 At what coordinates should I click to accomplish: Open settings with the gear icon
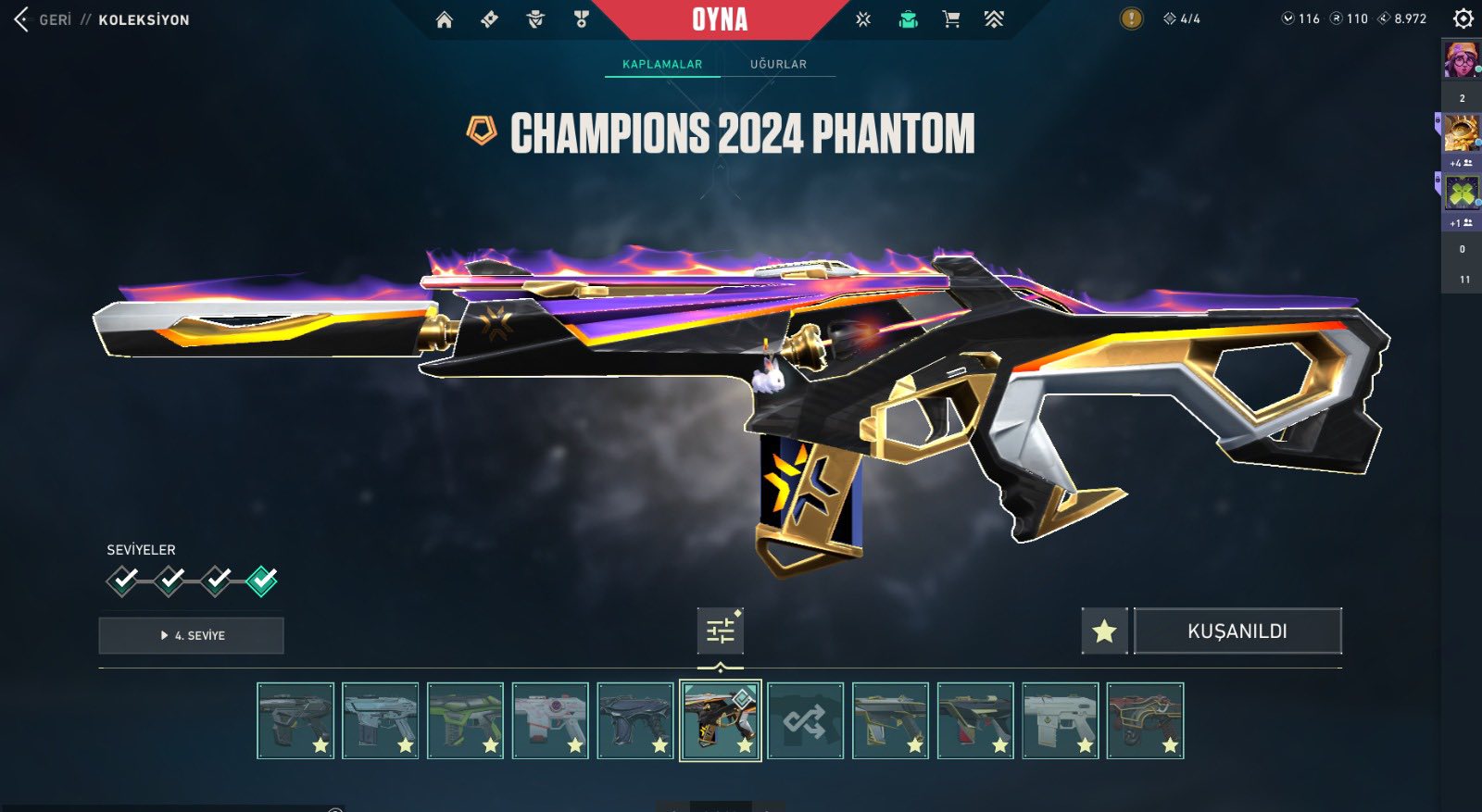coord(1463,19)
